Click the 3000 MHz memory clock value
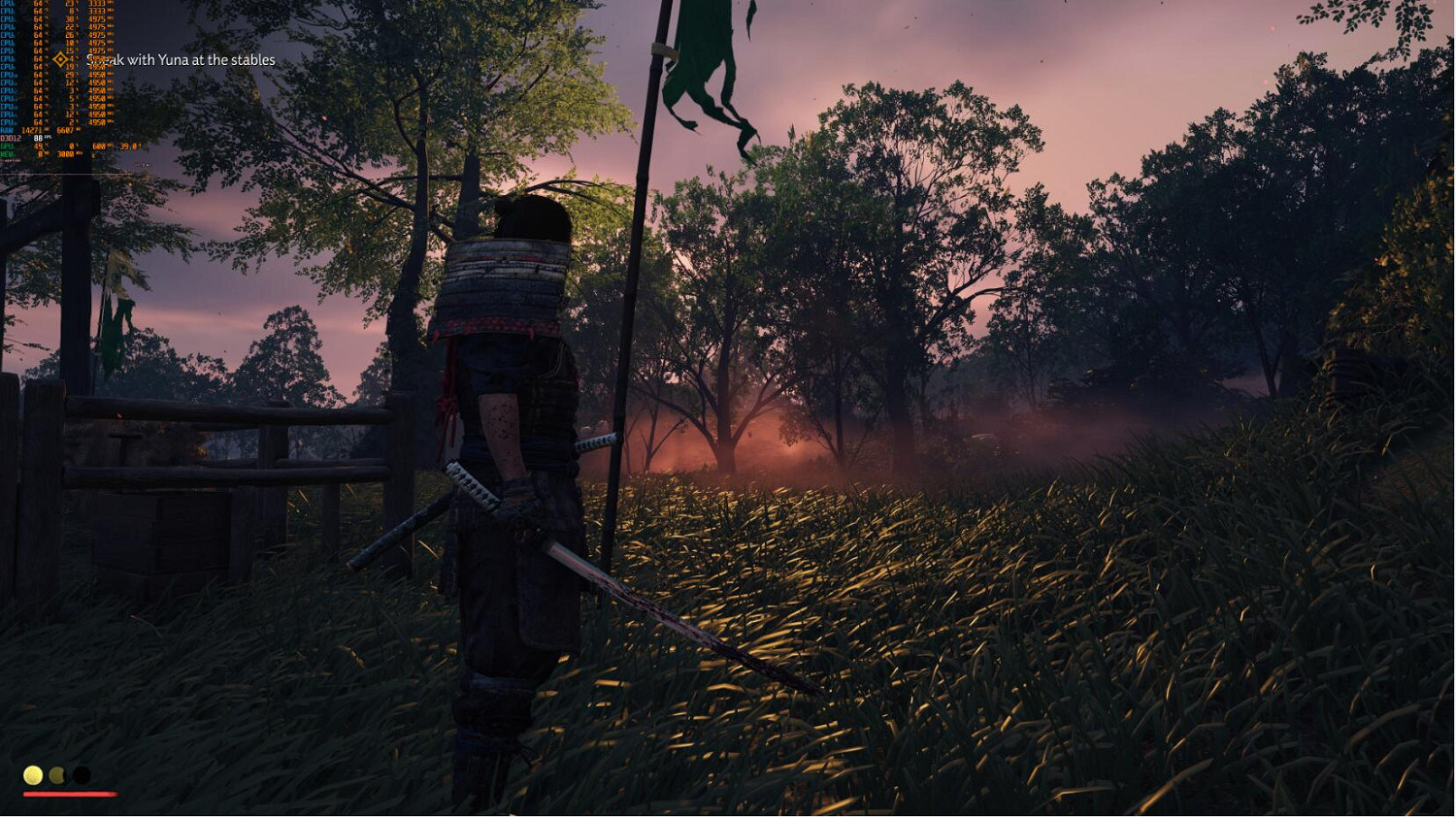The image size is (1456, 818). tap(66, 153)
